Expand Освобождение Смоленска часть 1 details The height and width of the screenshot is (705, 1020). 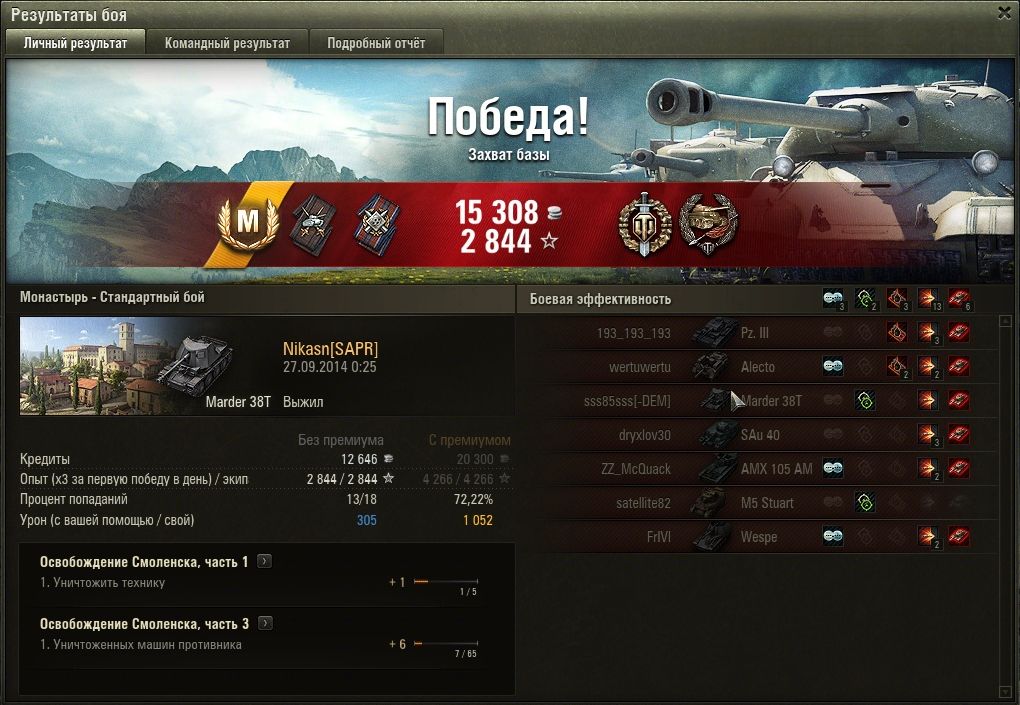click(264, 562)
